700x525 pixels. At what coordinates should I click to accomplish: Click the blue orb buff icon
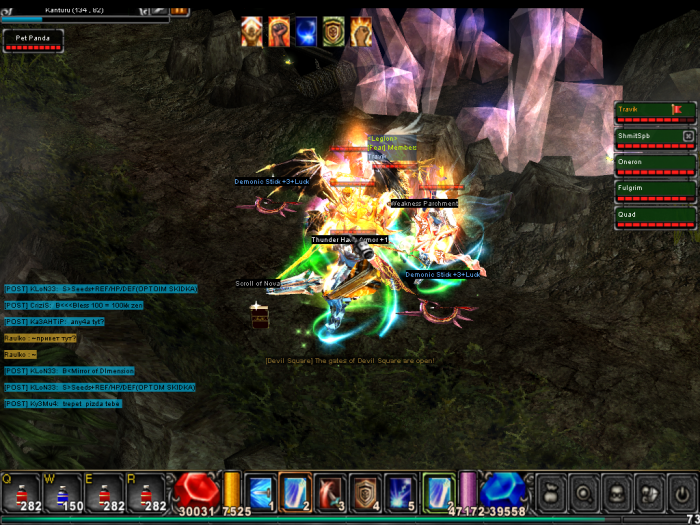(306, 32)
